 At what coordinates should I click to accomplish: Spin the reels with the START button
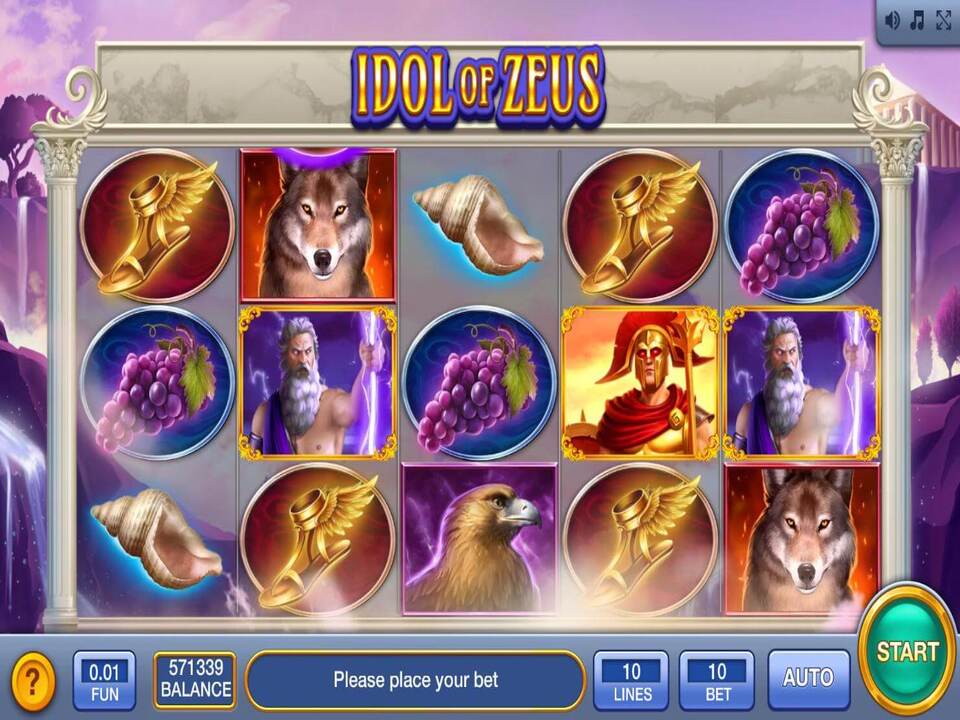[x=907, y=649]
